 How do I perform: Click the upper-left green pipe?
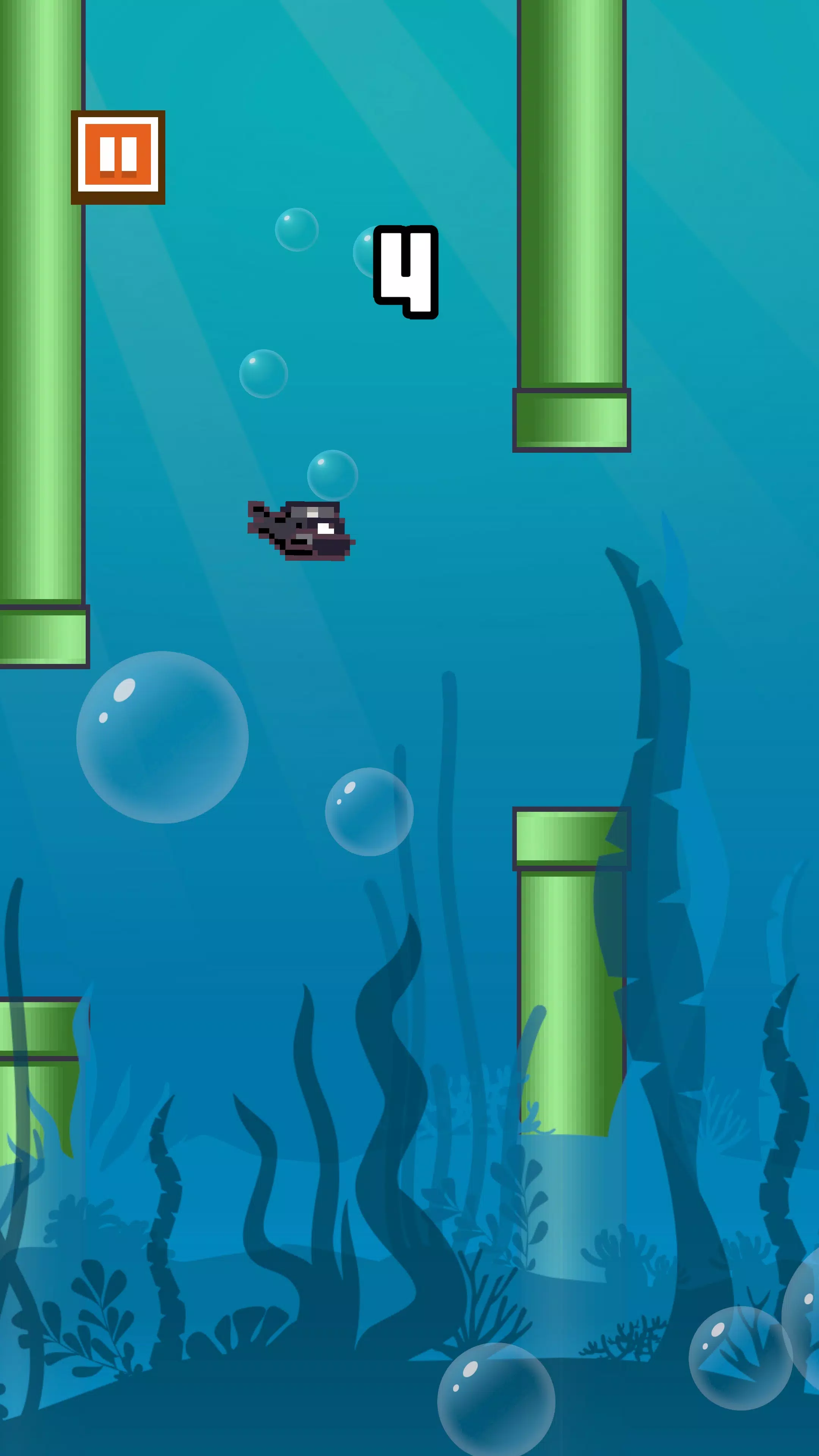(42, 339)
